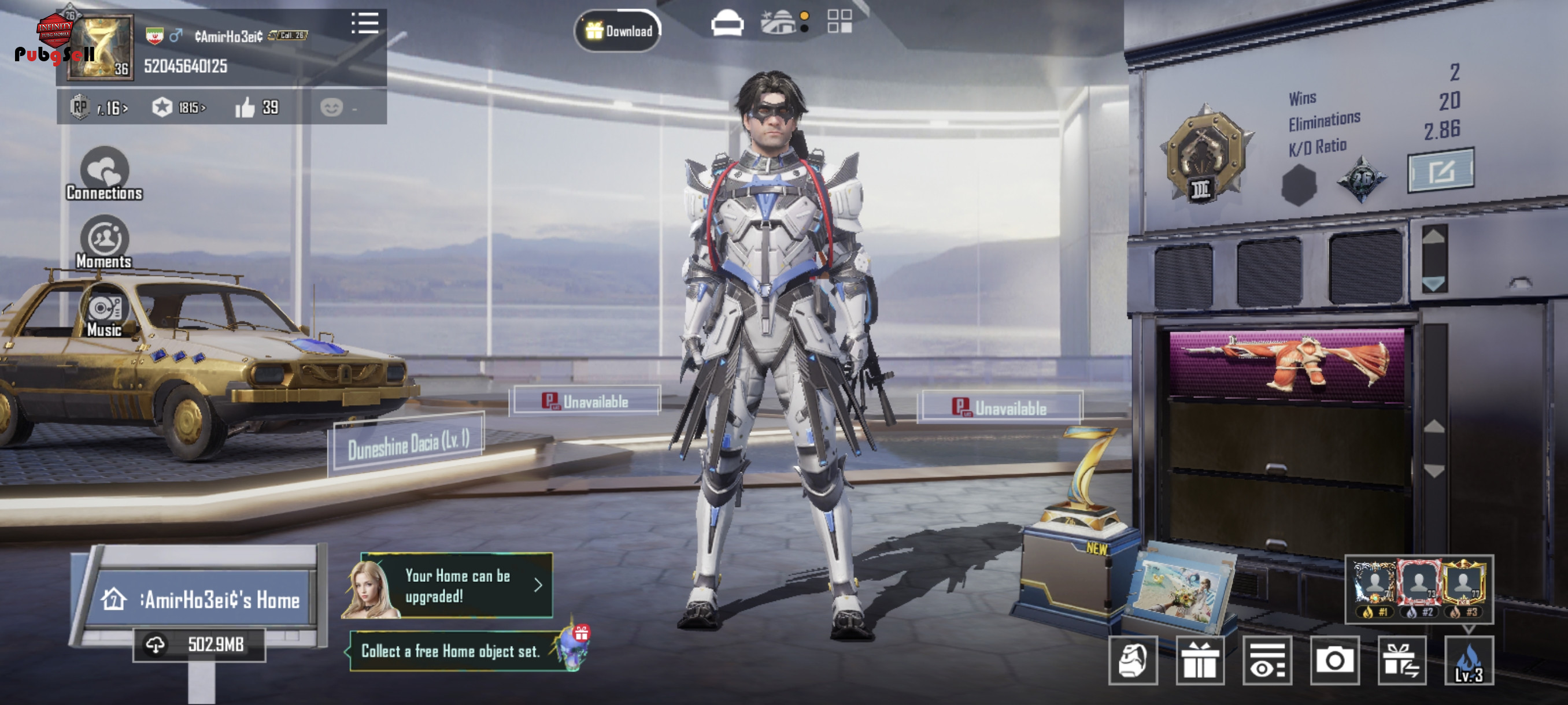Open the gift box icon

click(x=1199, y=660)
